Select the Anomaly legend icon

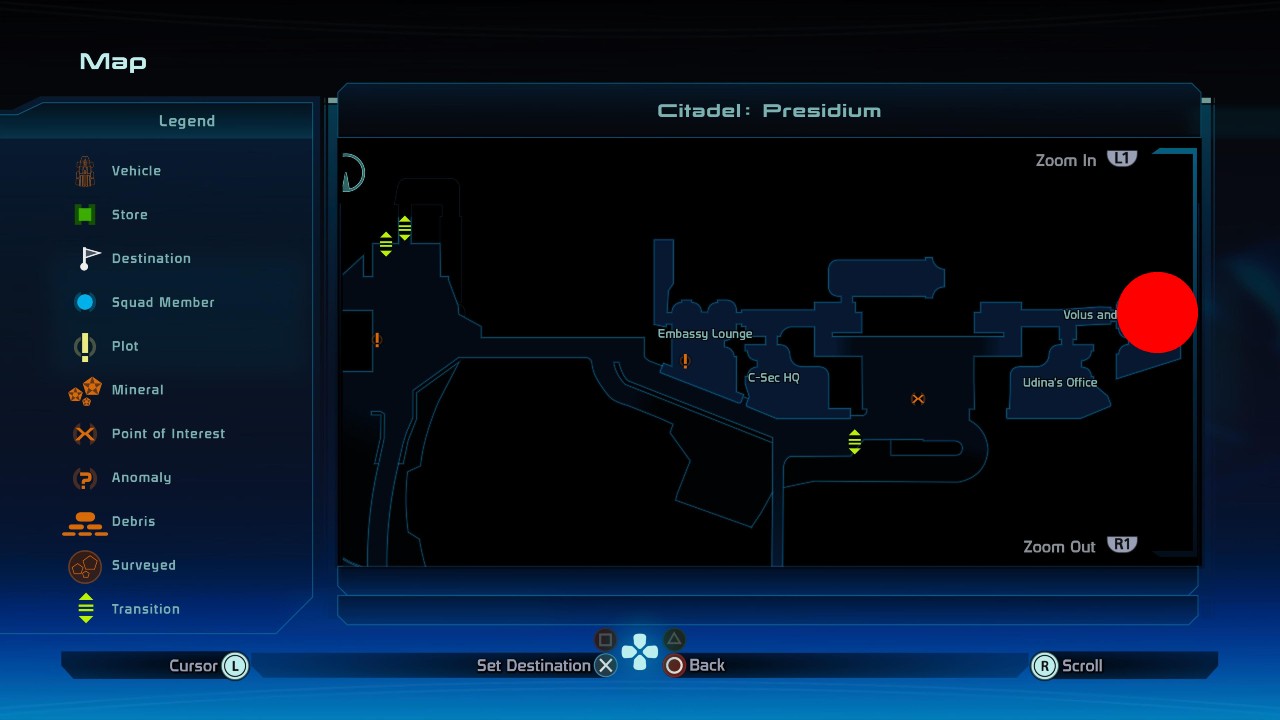click(x=85, y=478)
